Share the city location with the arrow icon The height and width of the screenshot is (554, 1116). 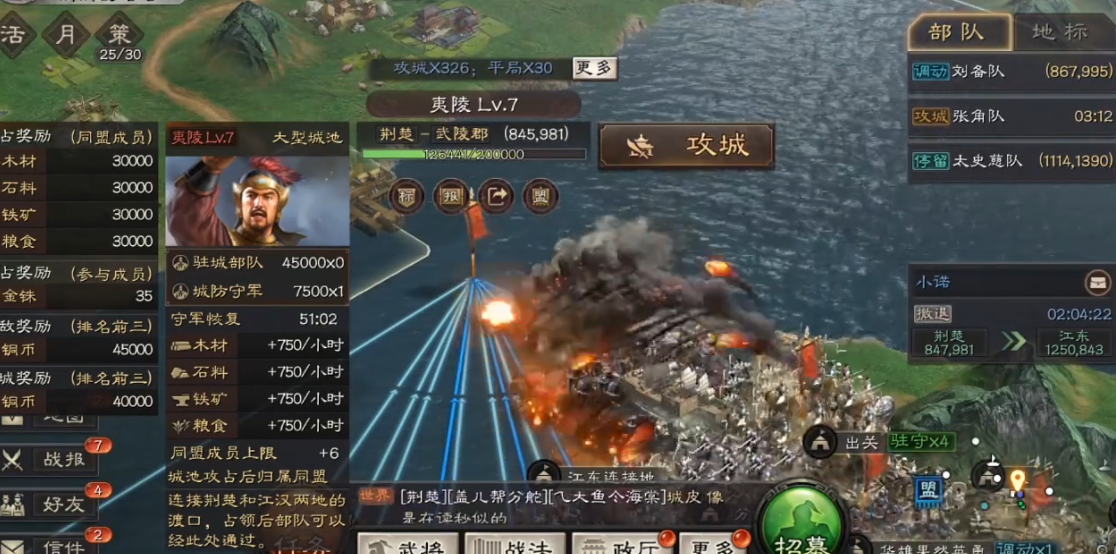[496, 195]
